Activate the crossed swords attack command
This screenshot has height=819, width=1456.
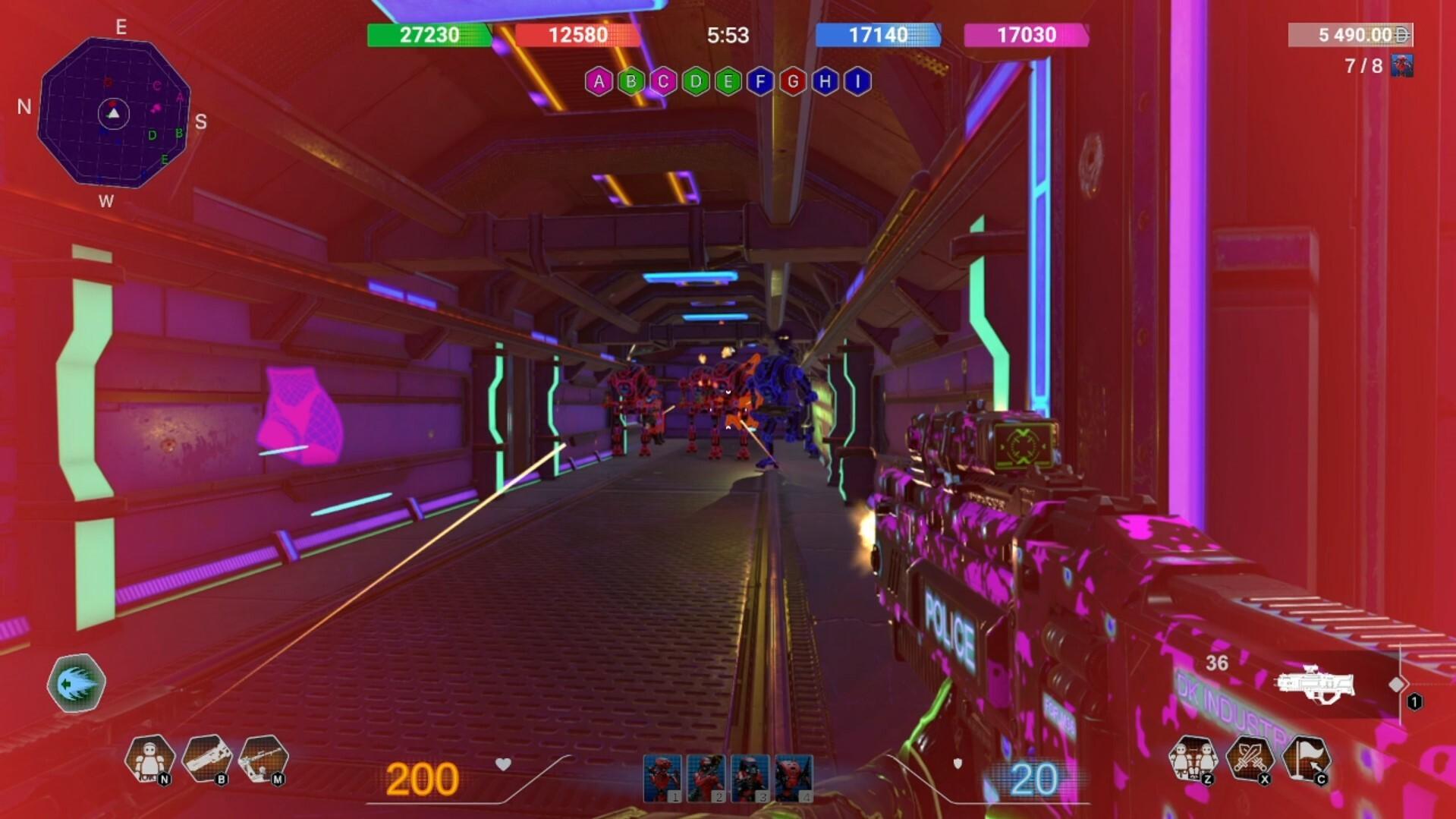tap(1250, 758)
